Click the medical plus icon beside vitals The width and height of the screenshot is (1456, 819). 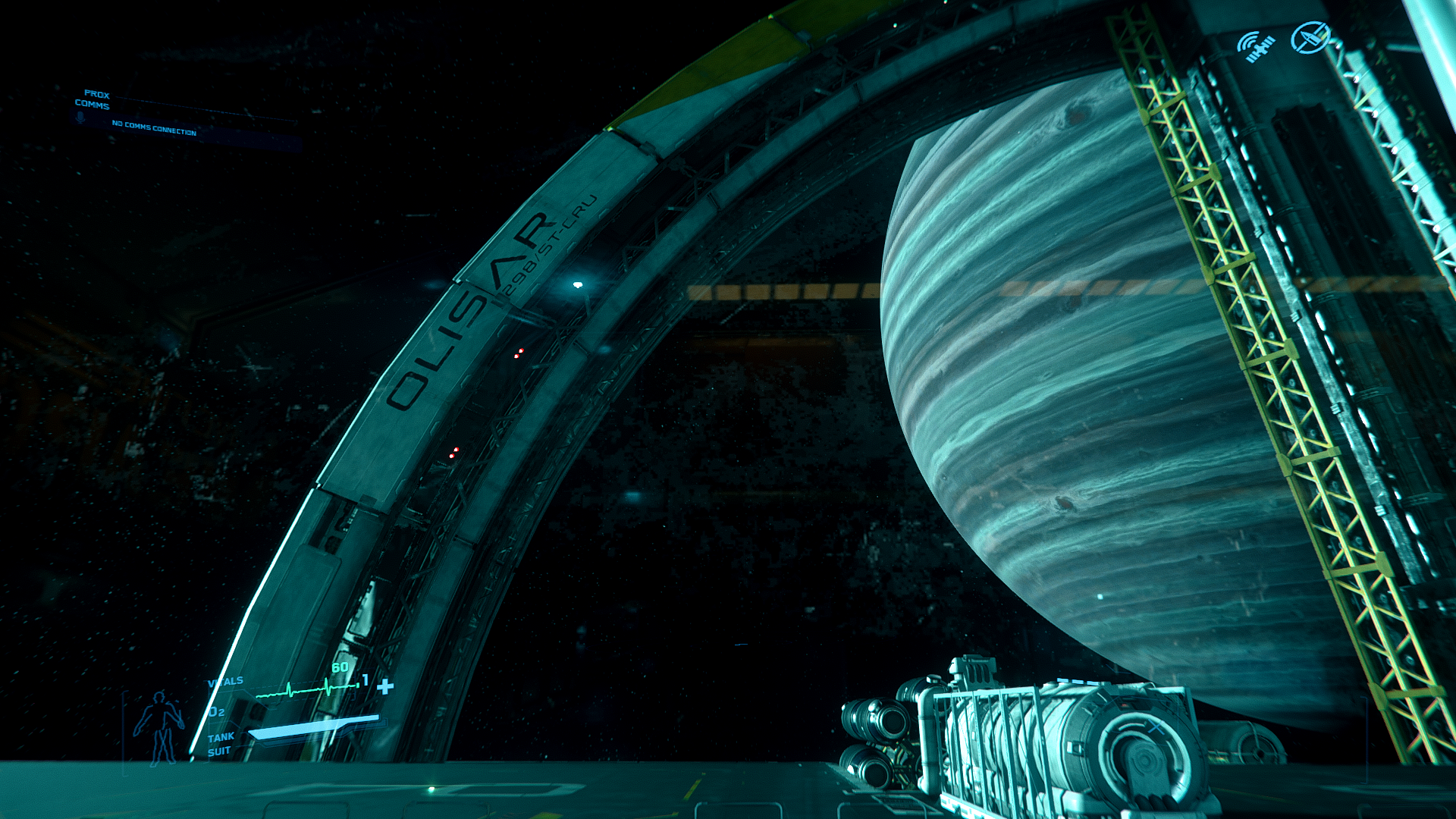(x=385, y=686)
